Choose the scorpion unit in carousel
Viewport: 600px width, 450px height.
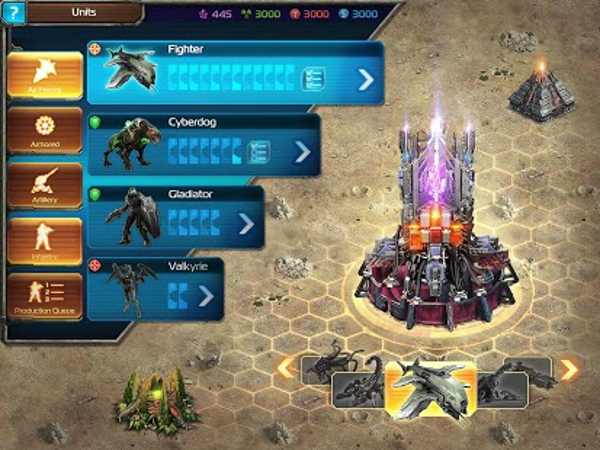click(357, 388)
